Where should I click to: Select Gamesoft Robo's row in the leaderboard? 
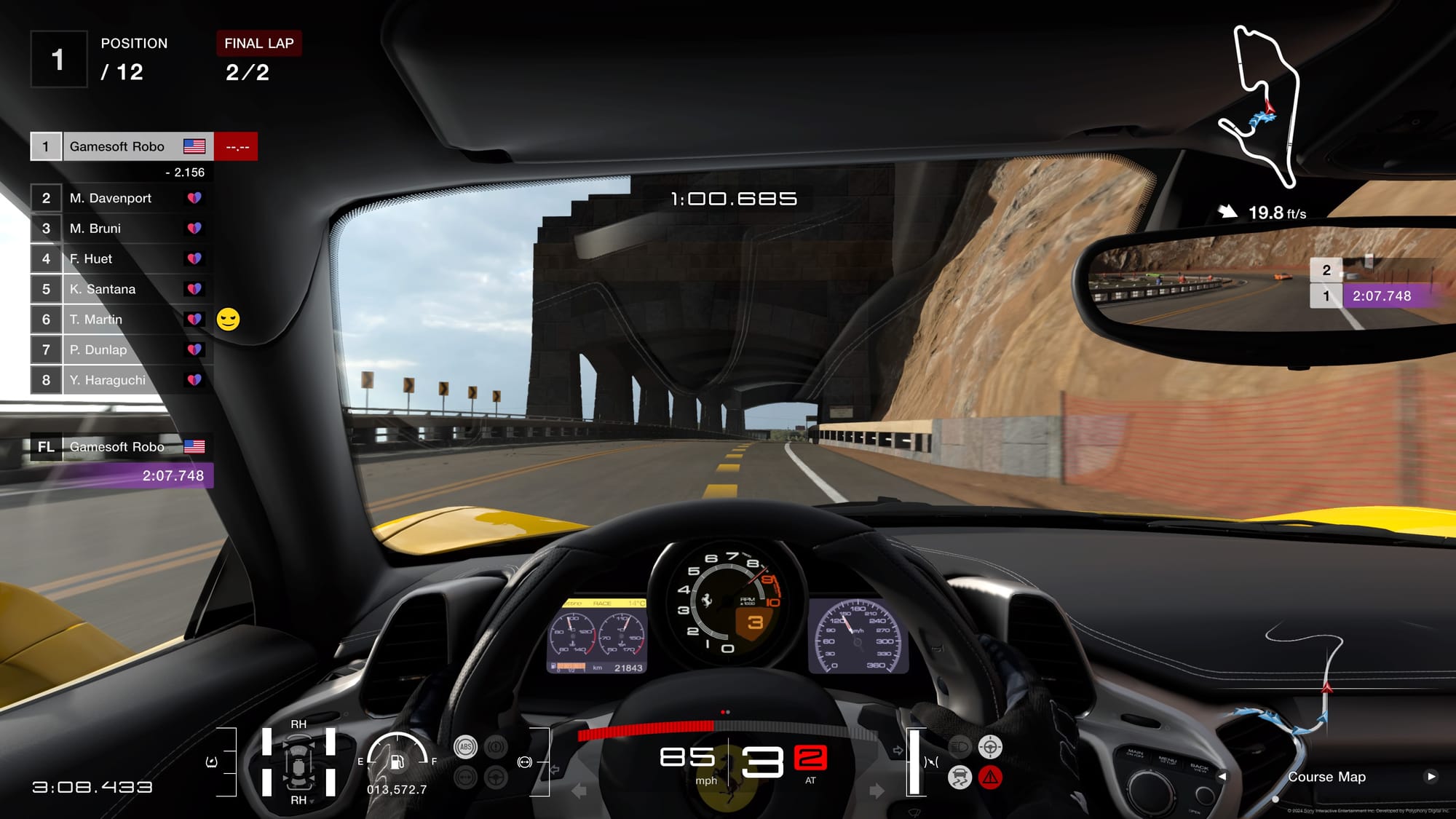point(122,146)
